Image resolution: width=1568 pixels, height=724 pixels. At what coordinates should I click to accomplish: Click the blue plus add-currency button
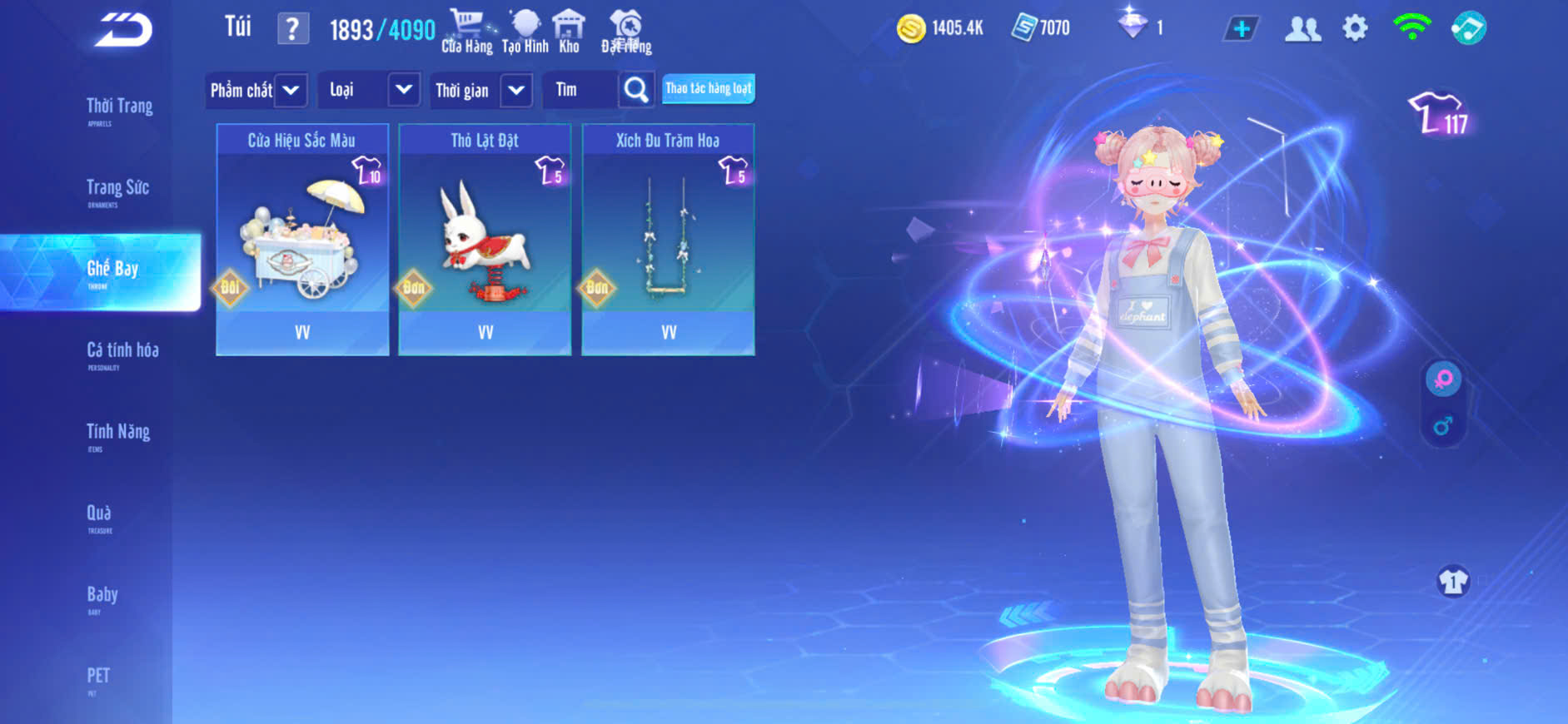[x=1241, y=29]
